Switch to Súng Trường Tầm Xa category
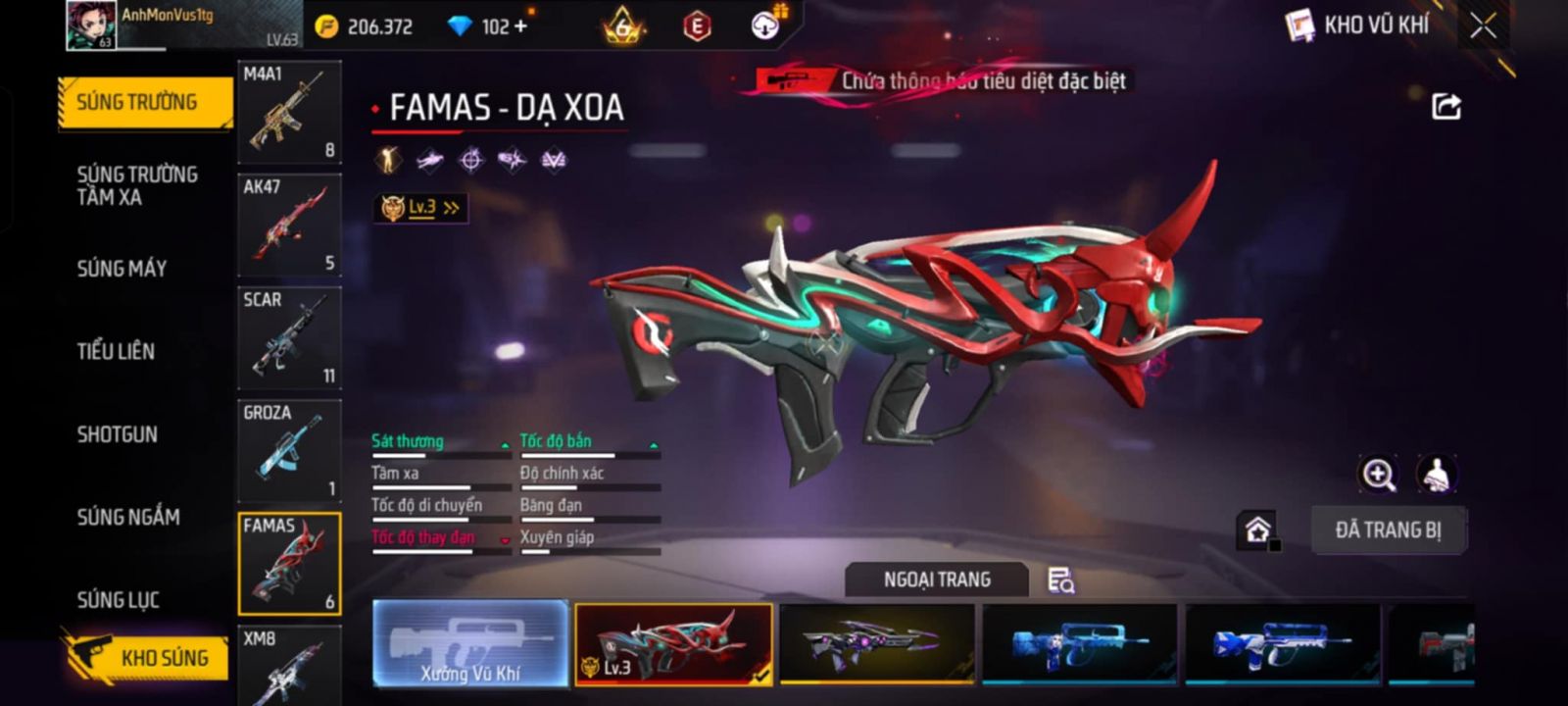This screenshot has width=1568, height=706. click(136, 185)
